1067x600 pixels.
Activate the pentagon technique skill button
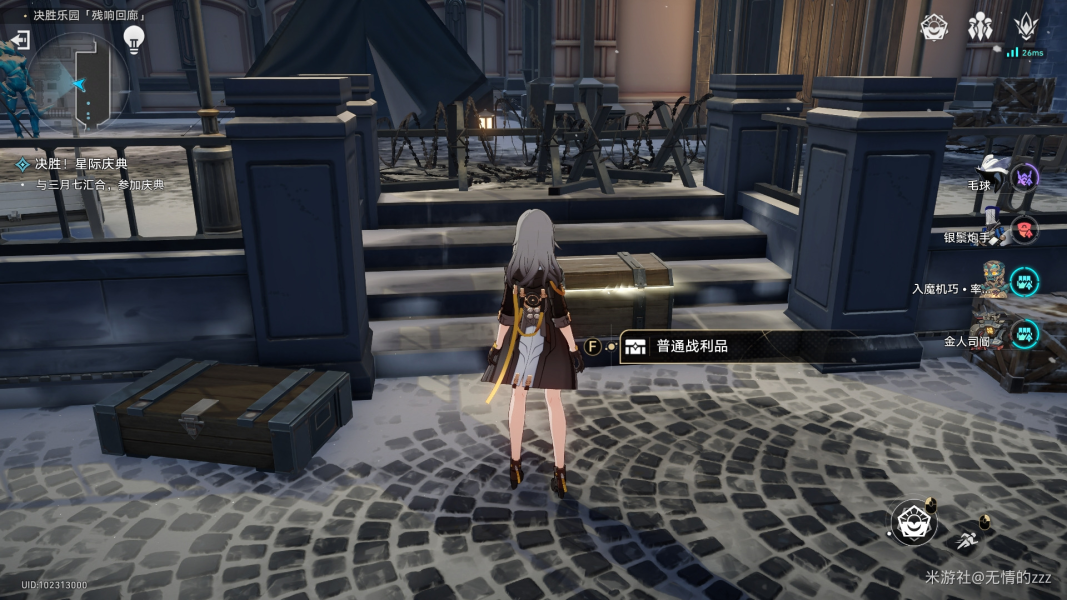pos(913,523)
